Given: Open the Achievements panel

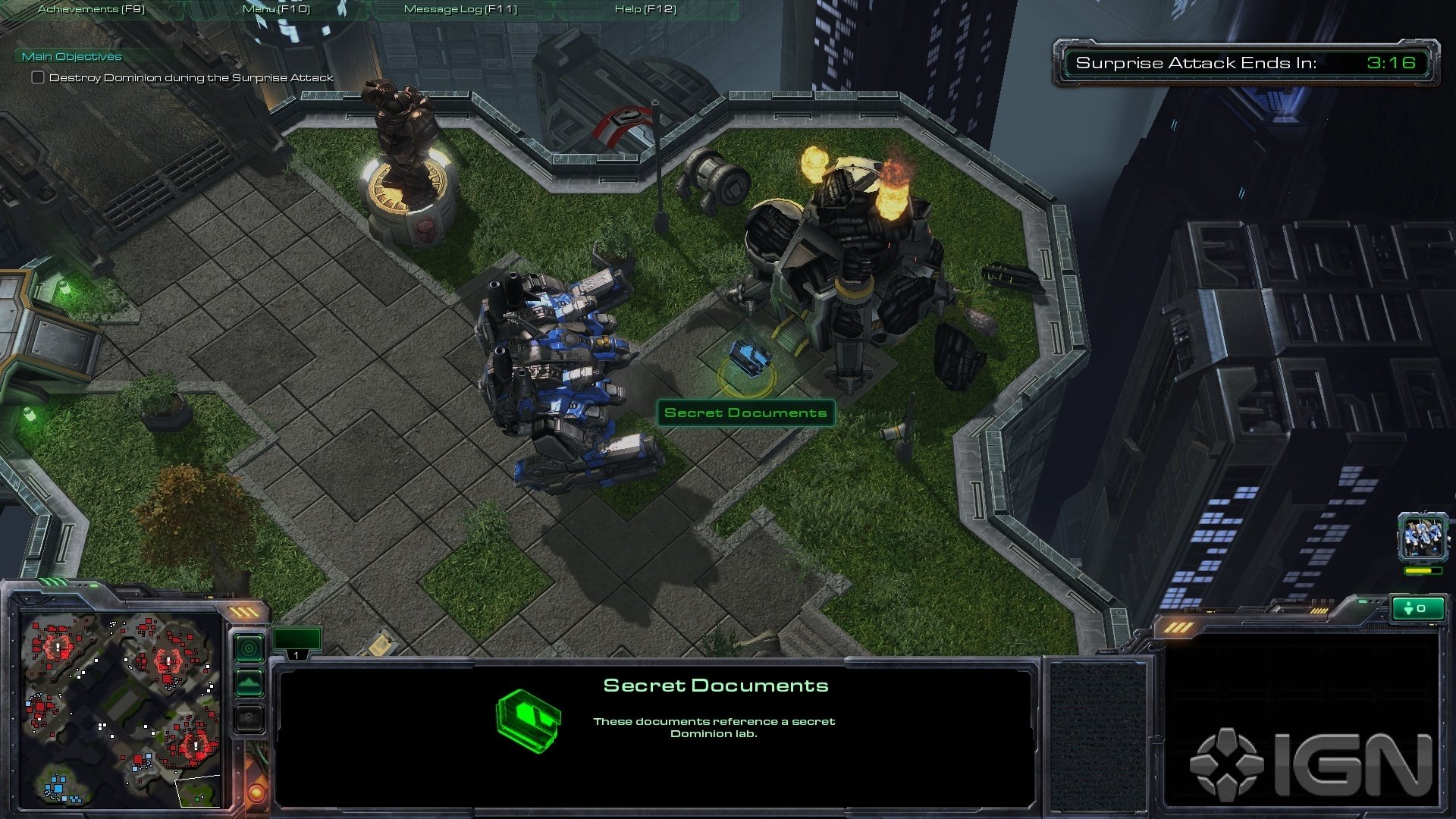Looking at the screenshot, I should pos(91,9).
